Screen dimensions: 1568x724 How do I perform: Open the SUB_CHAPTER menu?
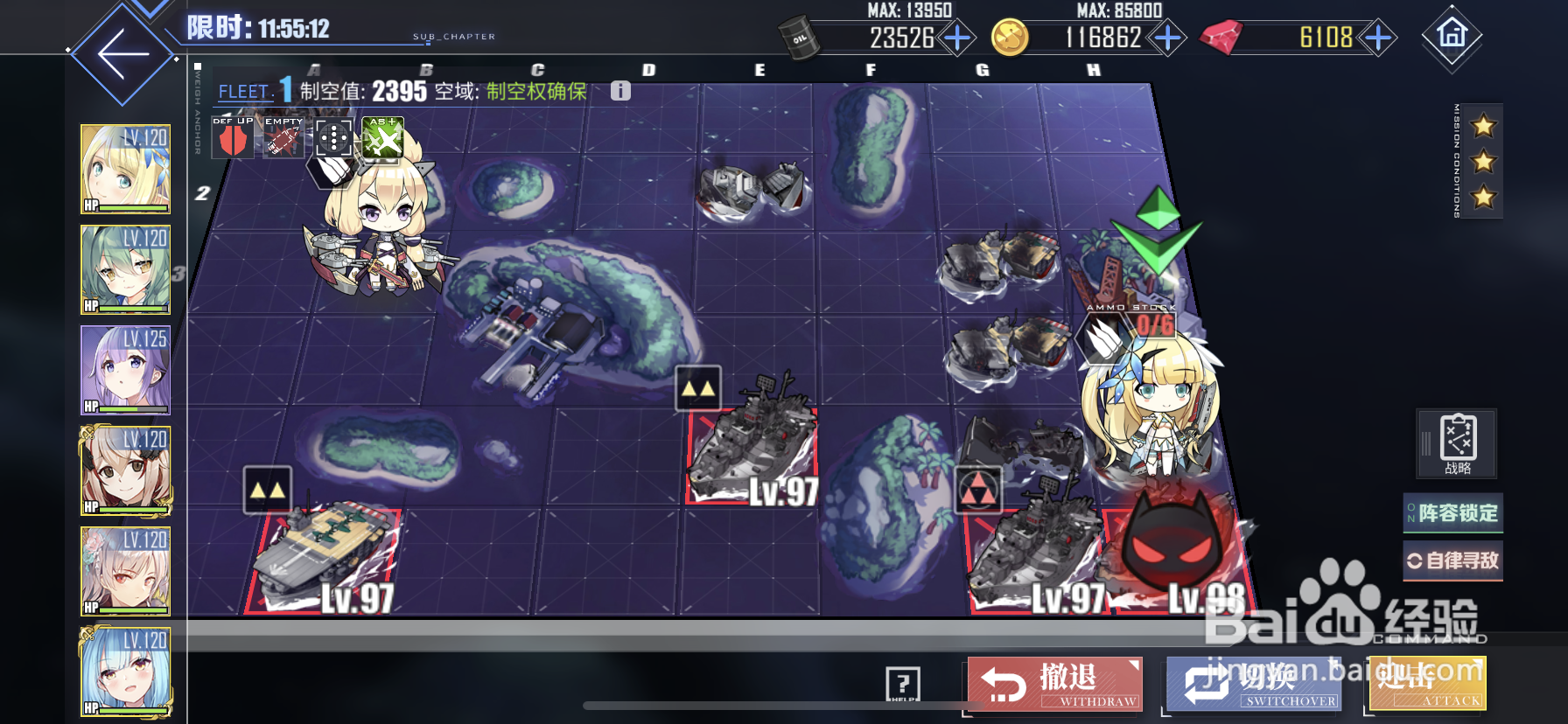tap(452, 35)
